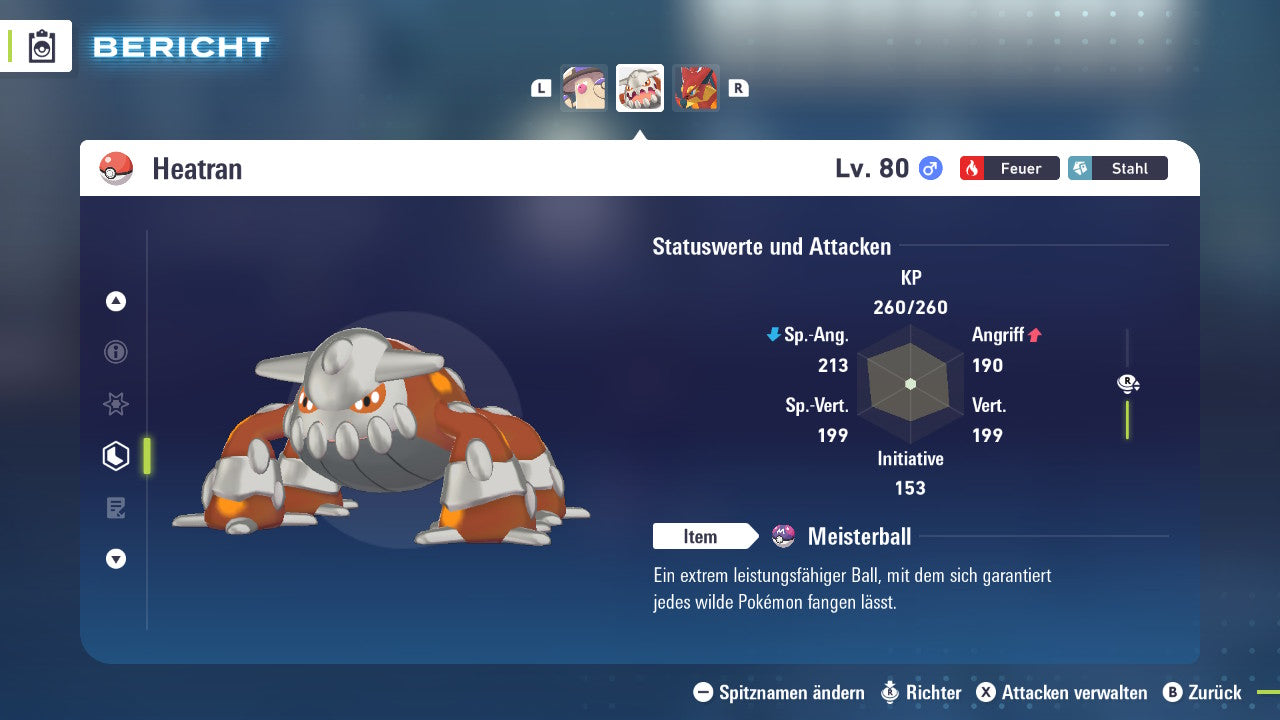
Task: Click the down arrow at the sidebar bottom
Action: pyautogui.click(x=115, y=559)
